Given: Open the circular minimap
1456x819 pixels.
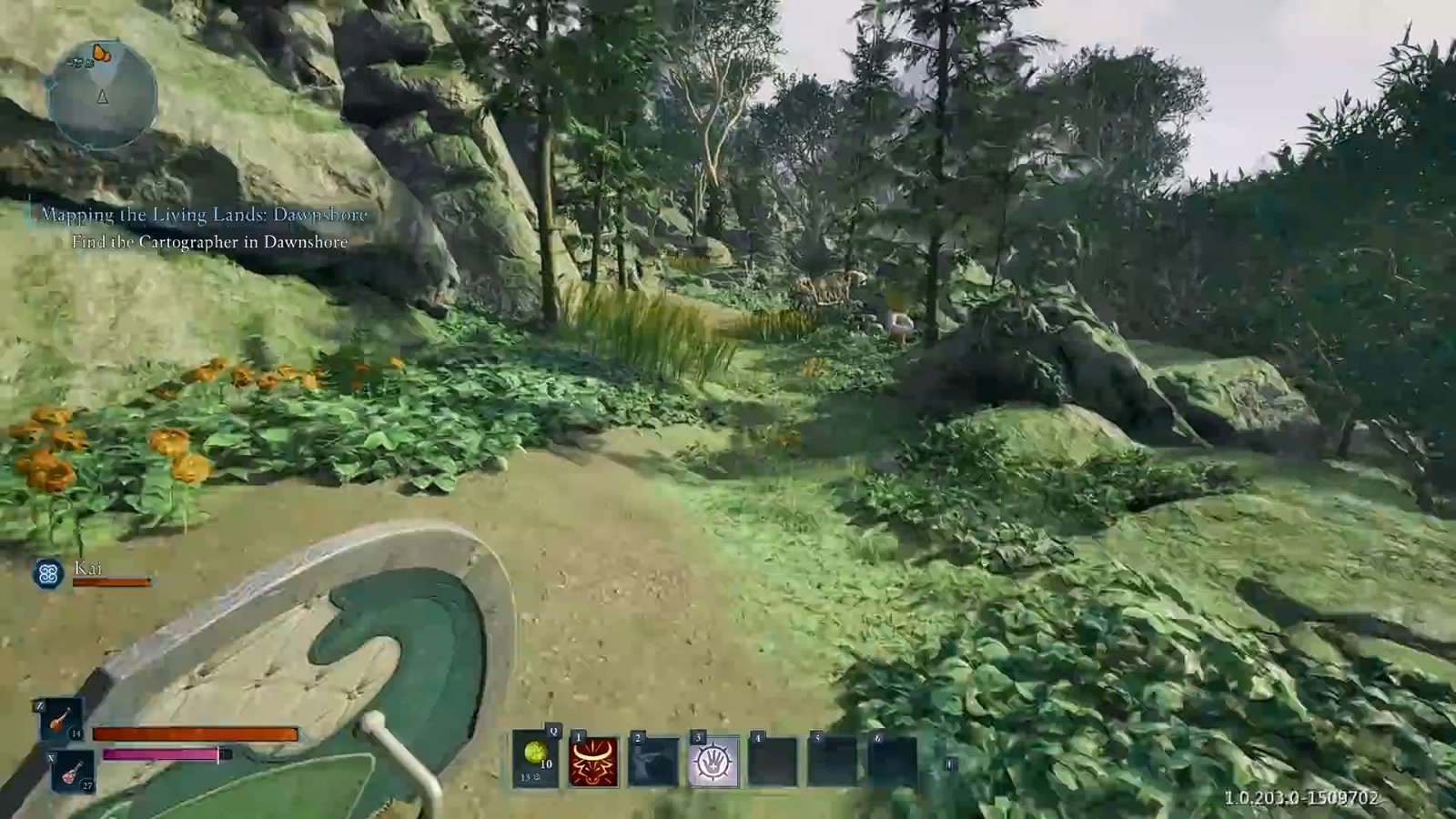Looking at the screenshot, I should pos(102,96).
